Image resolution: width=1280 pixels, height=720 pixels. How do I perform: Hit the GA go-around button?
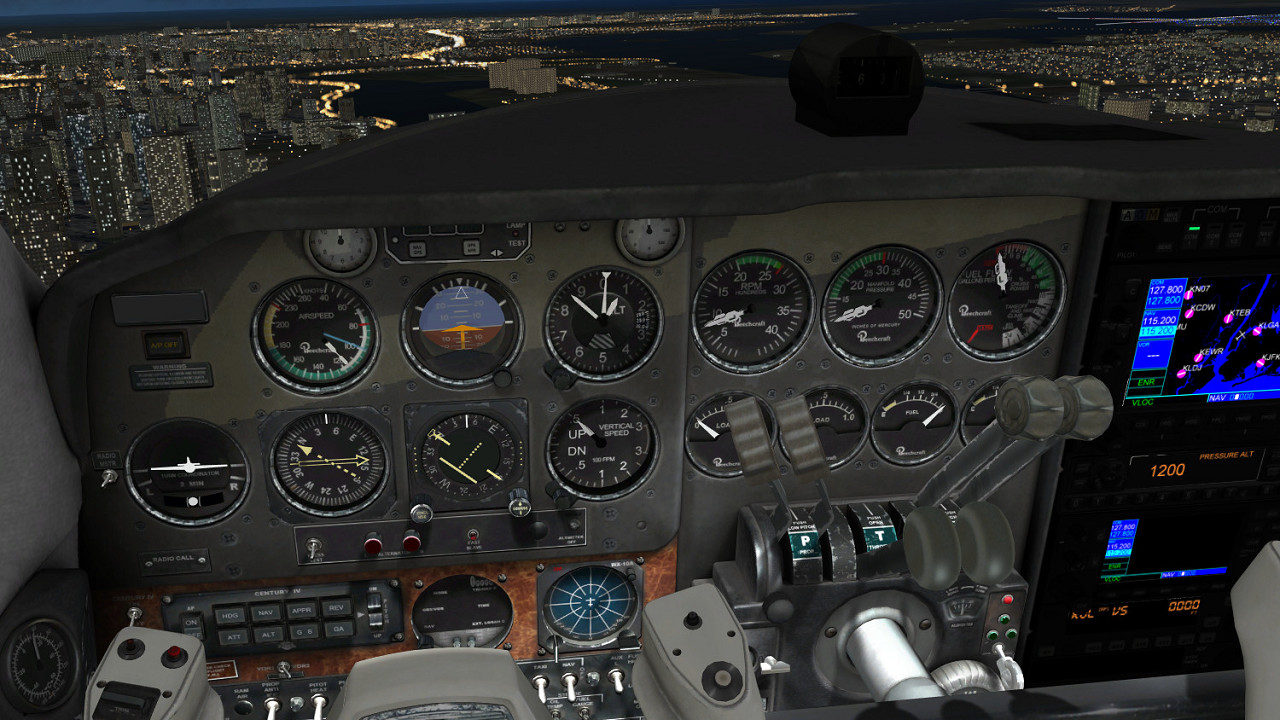pyautogui.click(x=337, y=629)
